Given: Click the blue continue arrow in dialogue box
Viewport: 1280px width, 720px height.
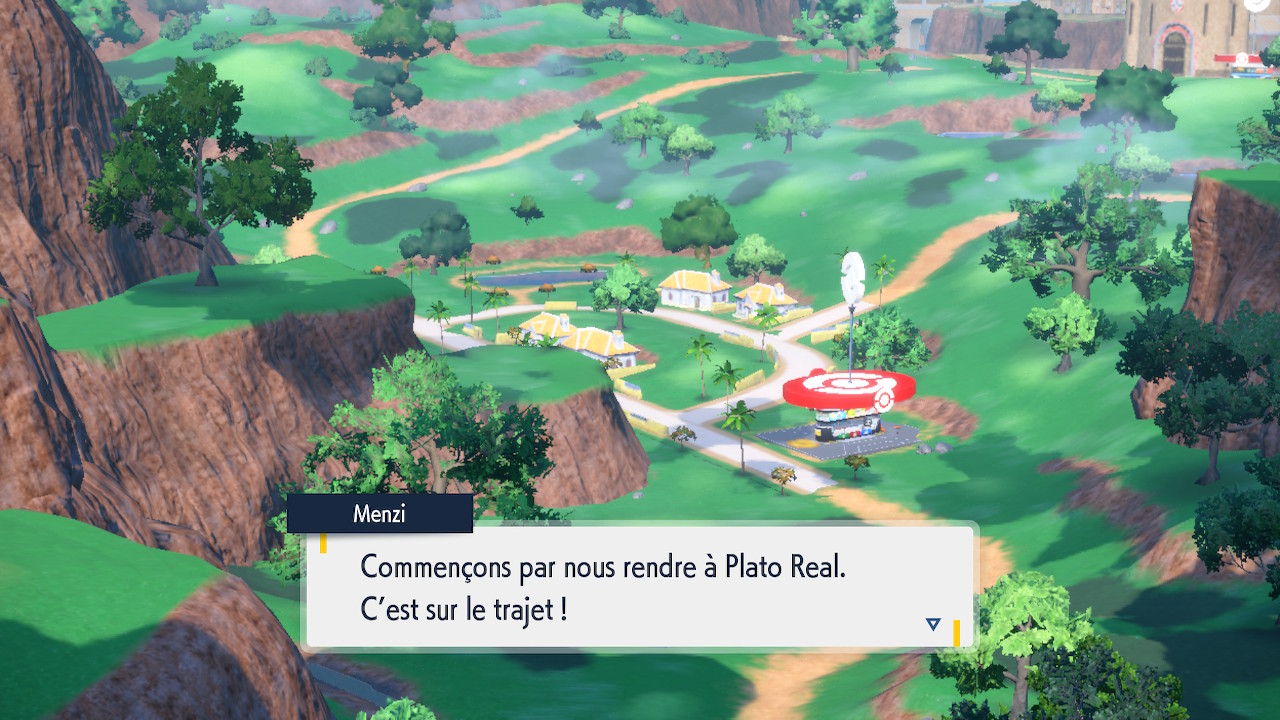Looking at the screenshot, I should [933, 624].
